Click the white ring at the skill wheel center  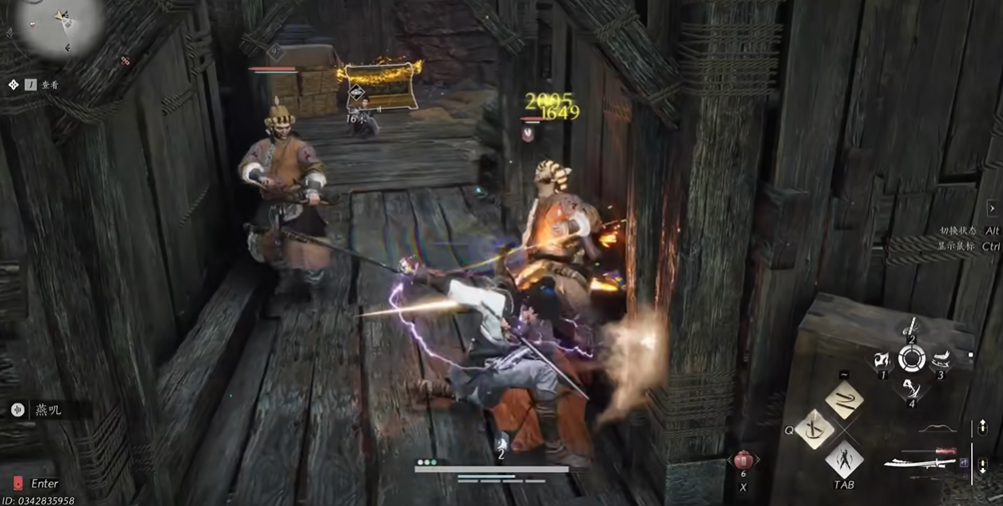(911, 359)
